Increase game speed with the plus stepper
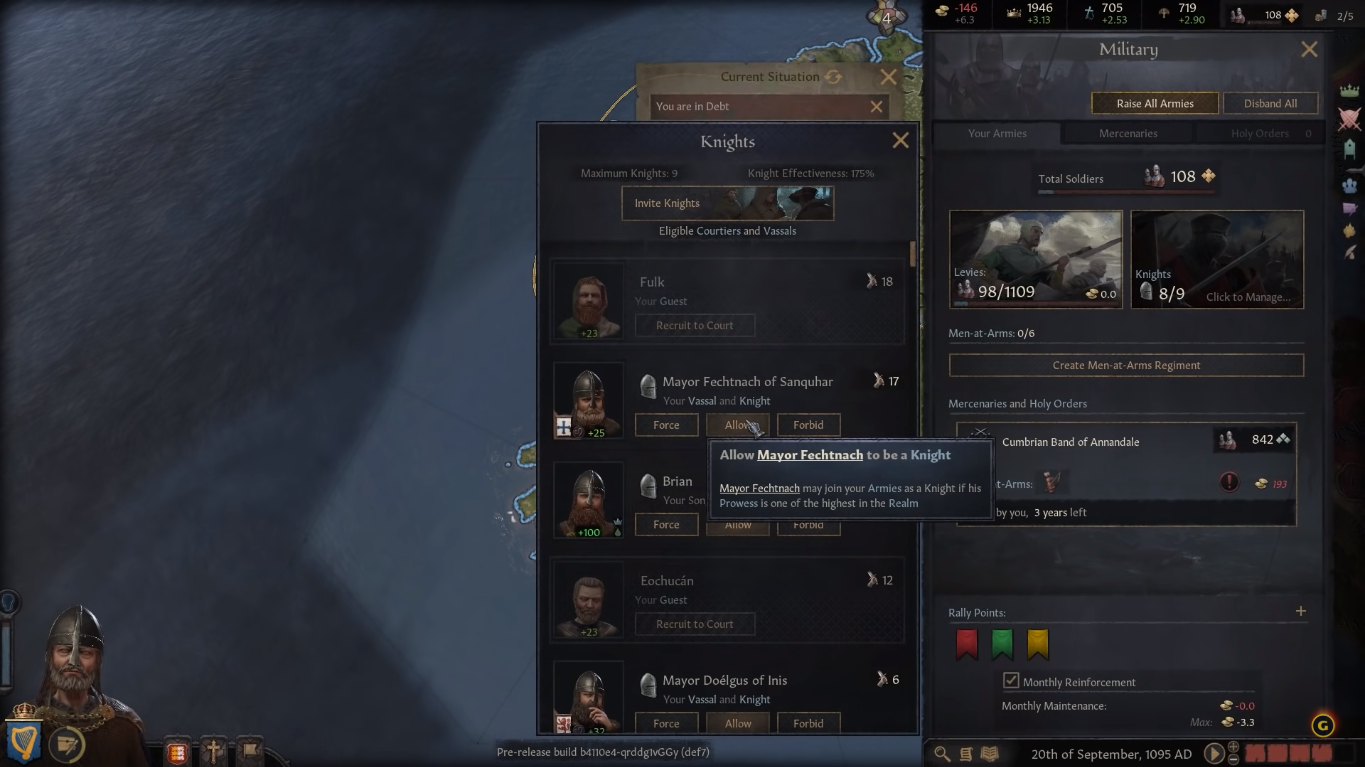 coord(1233,748)
